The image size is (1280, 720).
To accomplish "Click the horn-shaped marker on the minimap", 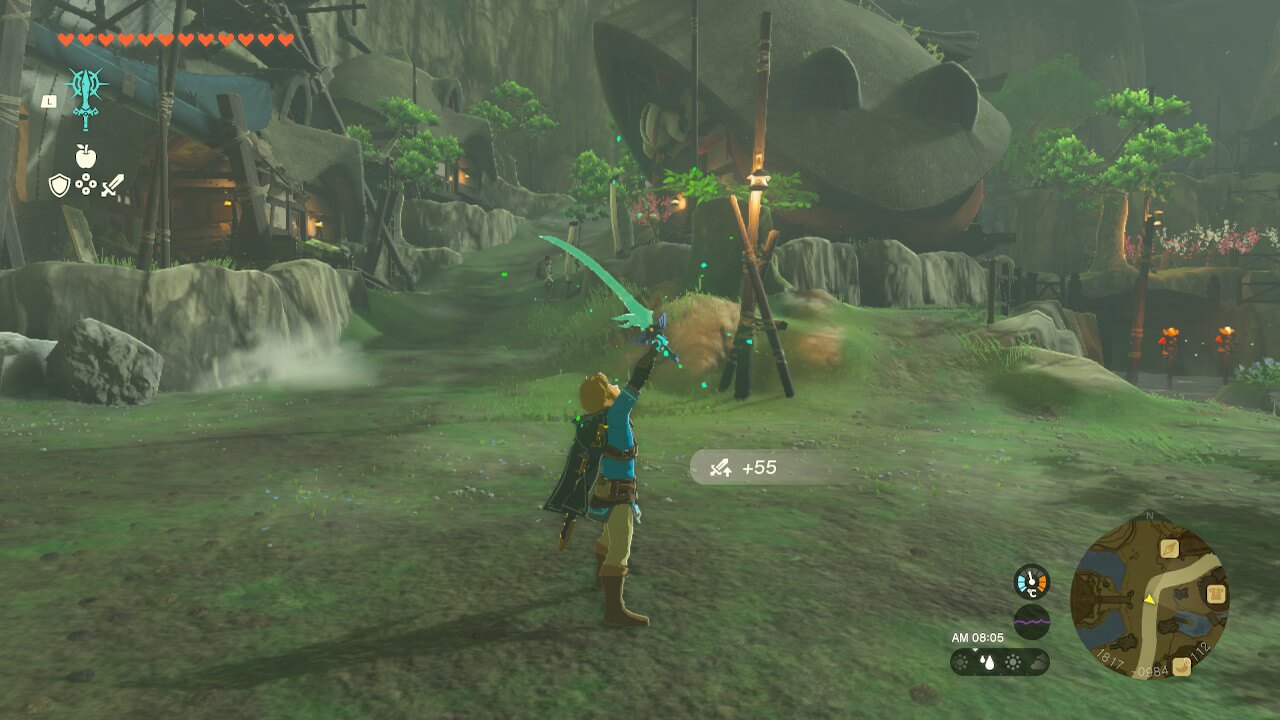I will (x=1182, y=664).
